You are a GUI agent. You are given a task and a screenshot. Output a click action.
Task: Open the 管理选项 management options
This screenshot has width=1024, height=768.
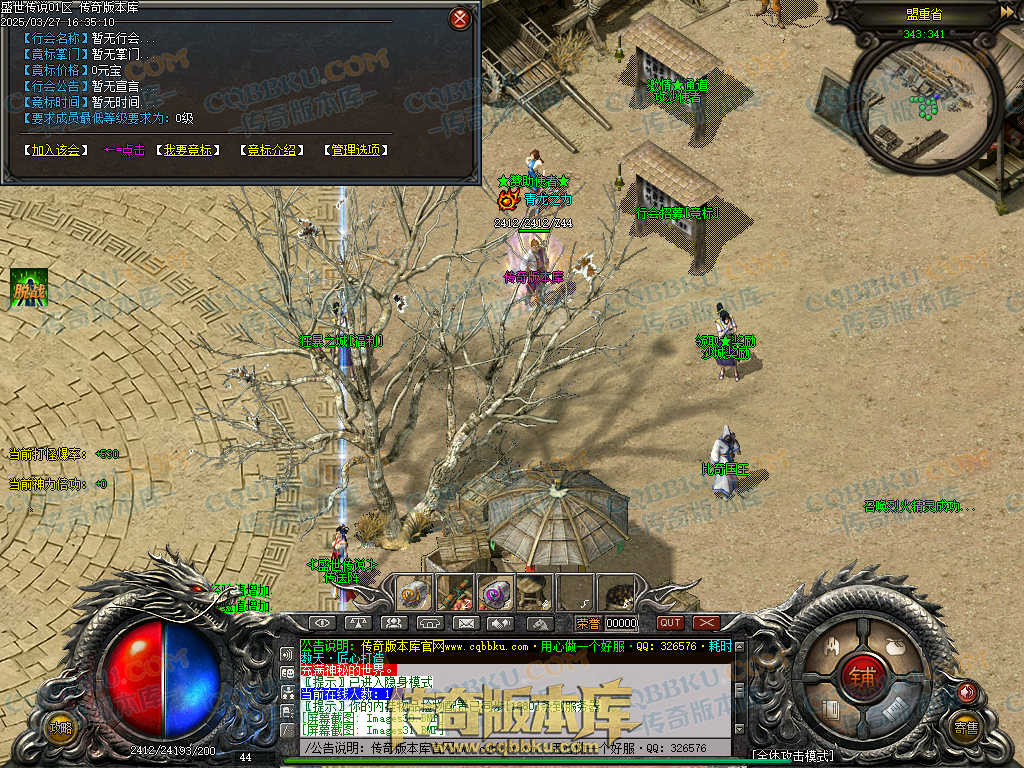pos(356,150)
